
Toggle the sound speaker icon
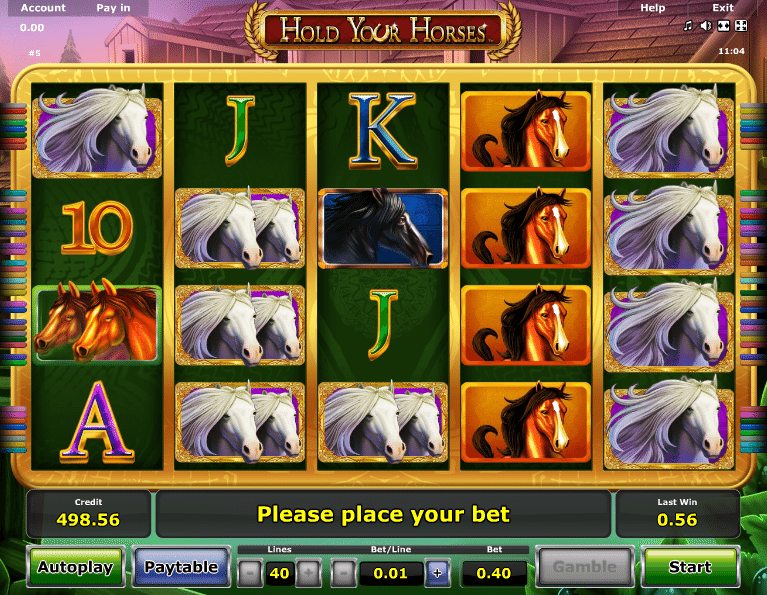coord(706,25)
